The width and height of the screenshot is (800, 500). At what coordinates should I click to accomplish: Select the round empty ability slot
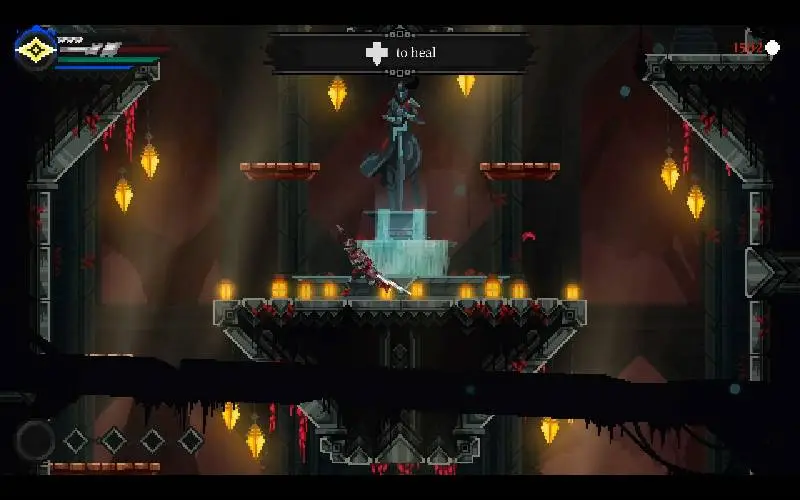[x=35, y=439]
